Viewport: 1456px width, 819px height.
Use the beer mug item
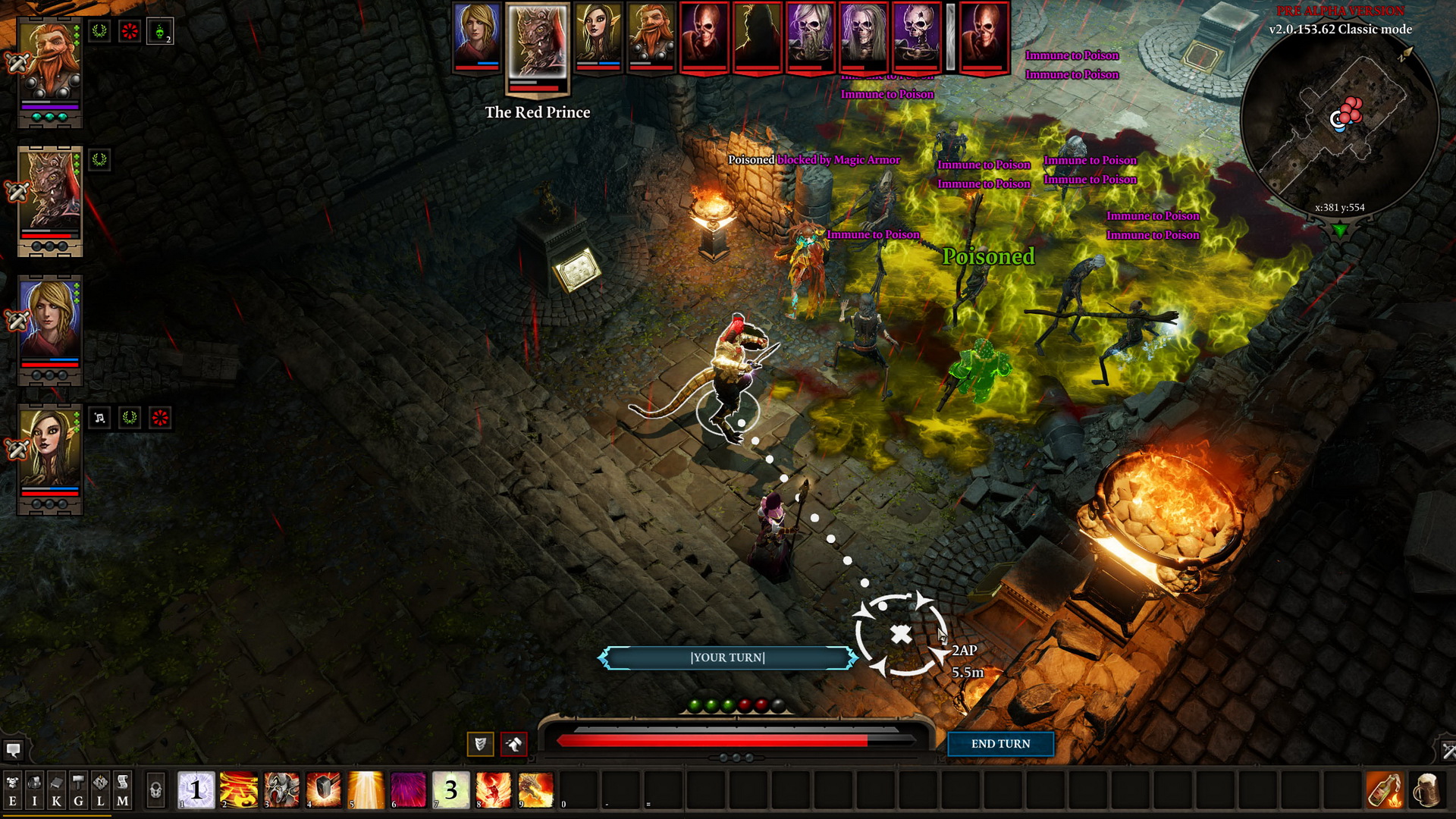pos(1426,790)
